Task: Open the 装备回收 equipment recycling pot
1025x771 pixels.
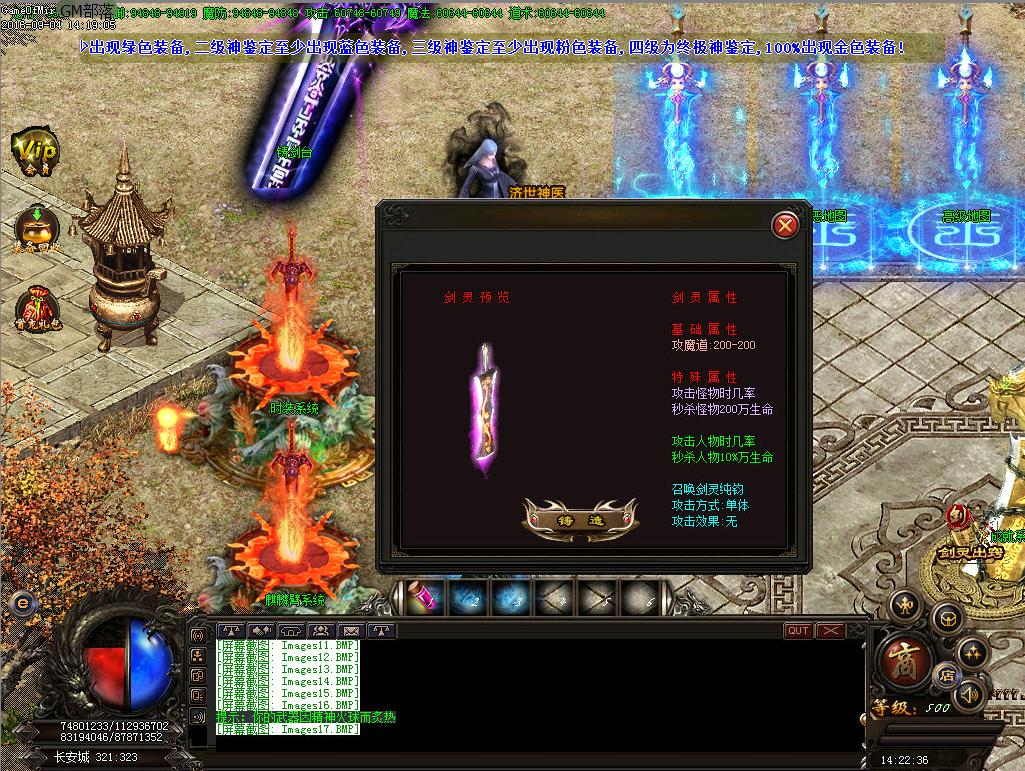Action: click(36, 228)
